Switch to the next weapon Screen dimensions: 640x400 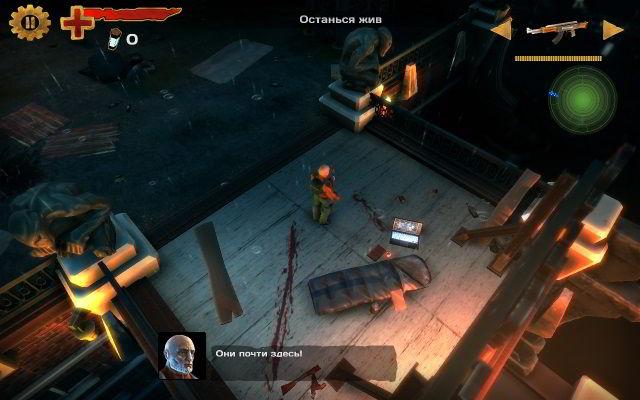tap(613, 29)
